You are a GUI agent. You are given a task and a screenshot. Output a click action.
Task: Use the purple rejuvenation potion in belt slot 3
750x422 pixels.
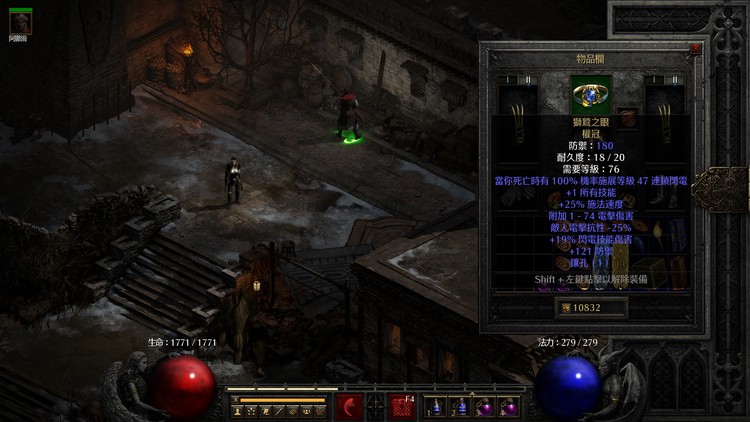[483, 407]
